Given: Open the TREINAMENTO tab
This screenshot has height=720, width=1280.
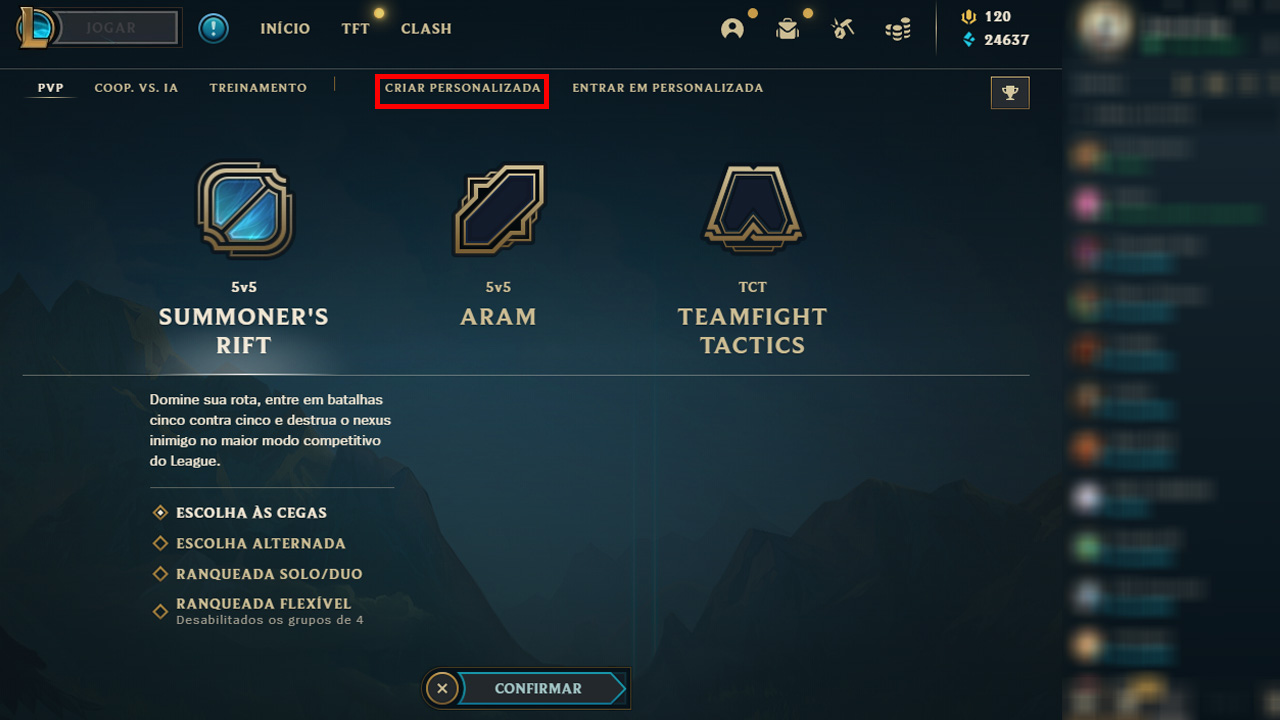Looking at the screenshot, I should 258,87.
